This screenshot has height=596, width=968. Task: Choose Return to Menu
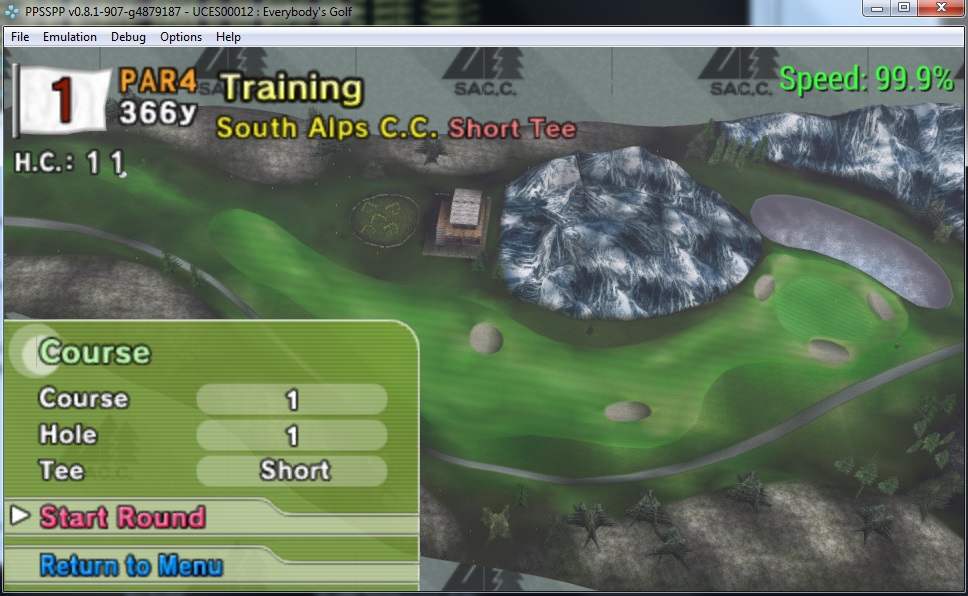point(131,566)
